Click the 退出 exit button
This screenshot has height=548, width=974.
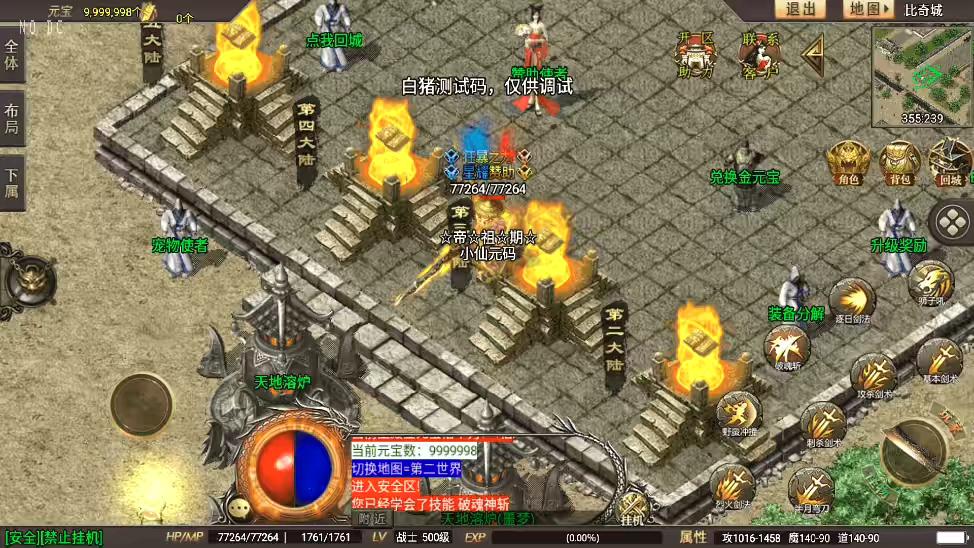pyautogui.click(x=800, y=9)
